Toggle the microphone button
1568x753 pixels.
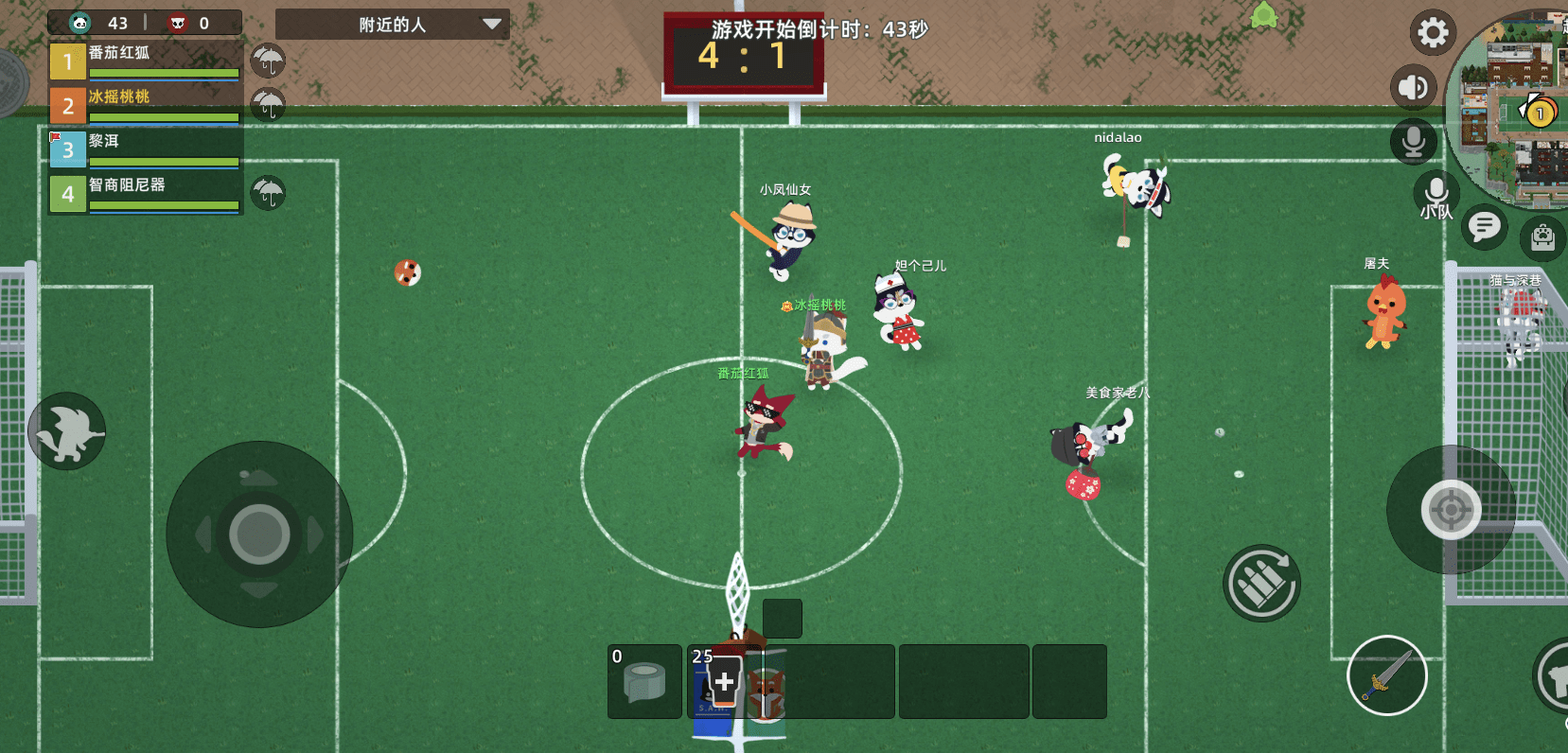[1414, 142]
